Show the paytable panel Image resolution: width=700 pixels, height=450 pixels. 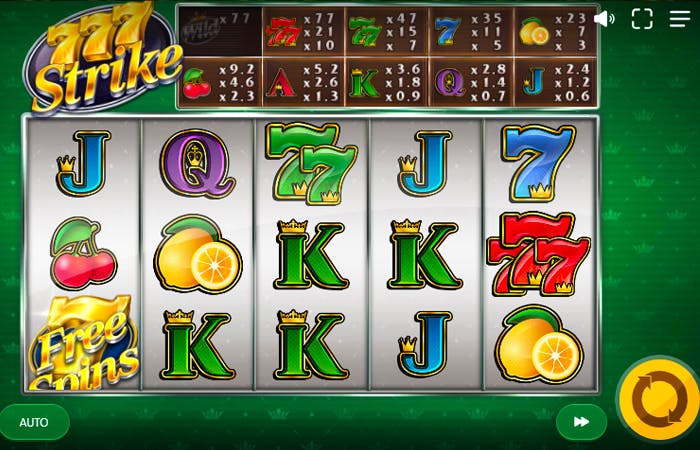pos(387,56)
